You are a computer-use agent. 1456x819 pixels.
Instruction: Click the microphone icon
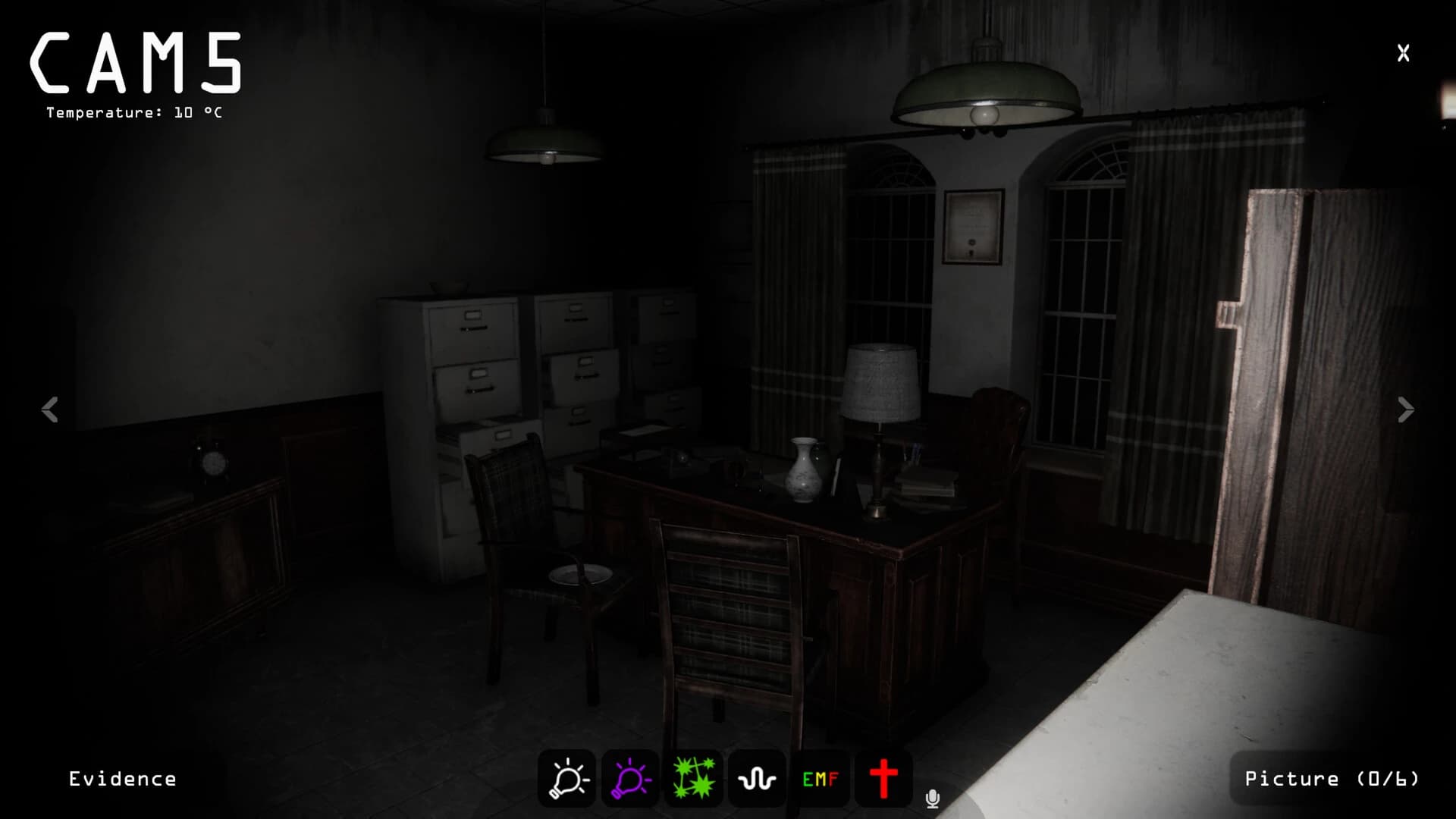point(932,798)
